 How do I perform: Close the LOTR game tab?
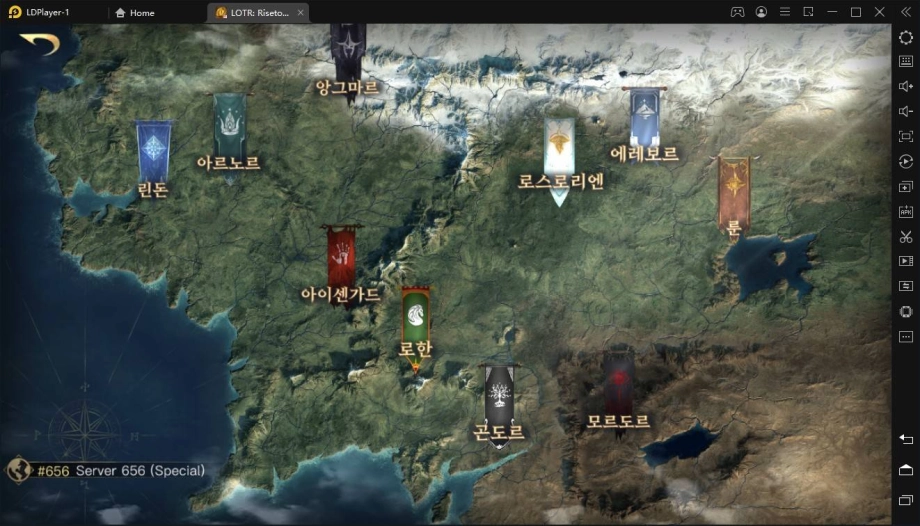[x=301, y=13]
